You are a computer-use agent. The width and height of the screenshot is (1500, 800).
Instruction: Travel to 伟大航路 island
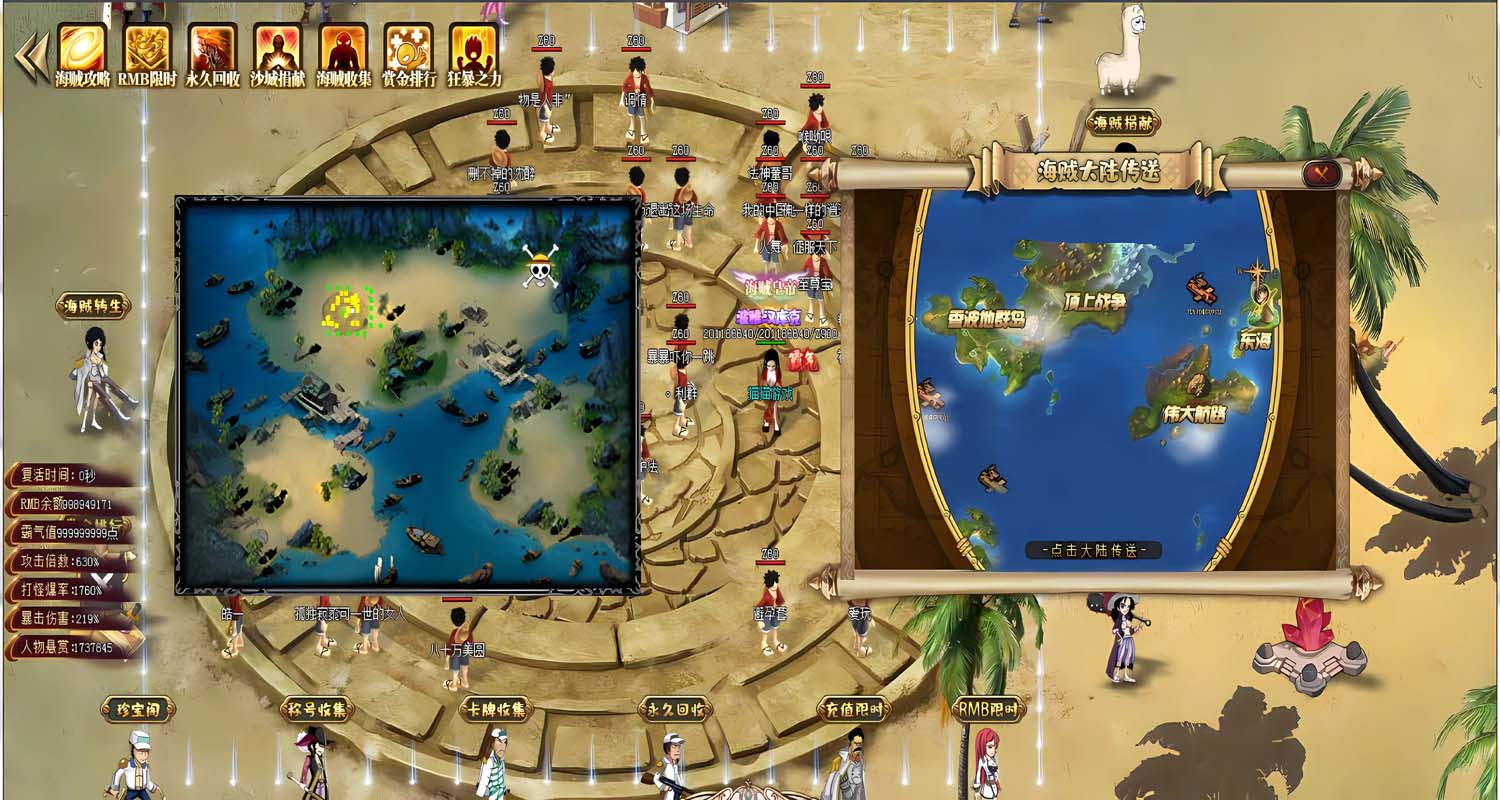point(1193,412)
